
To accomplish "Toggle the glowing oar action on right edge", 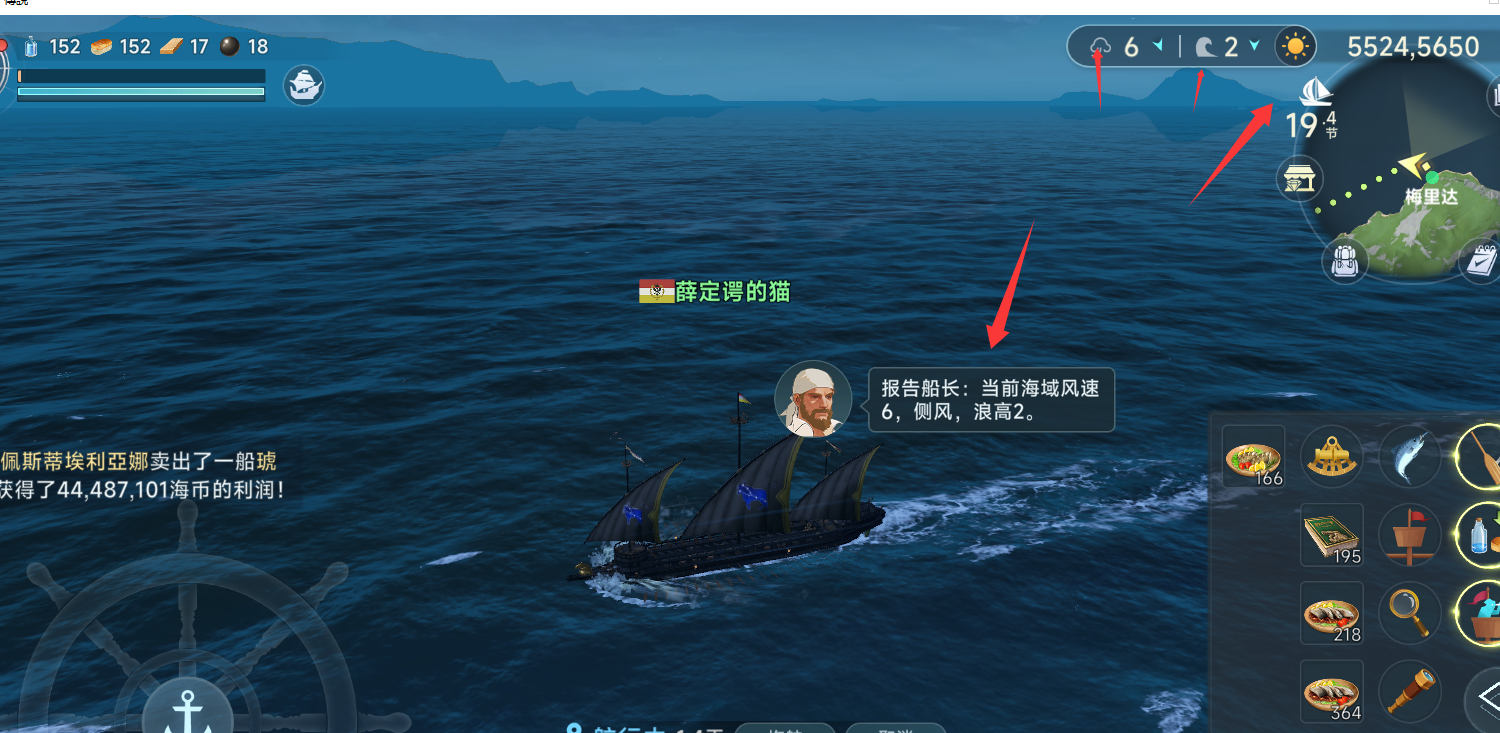I will point(1490,455).
